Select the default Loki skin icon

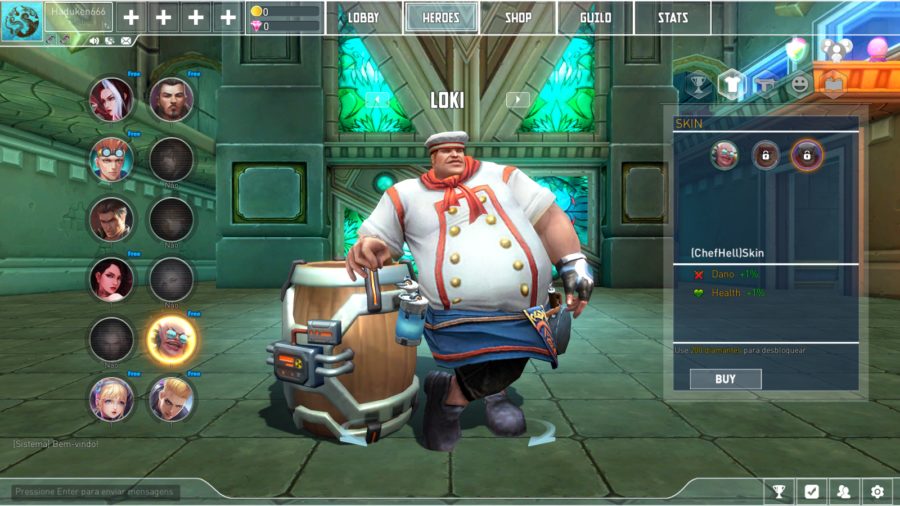[x=726, y=155]
